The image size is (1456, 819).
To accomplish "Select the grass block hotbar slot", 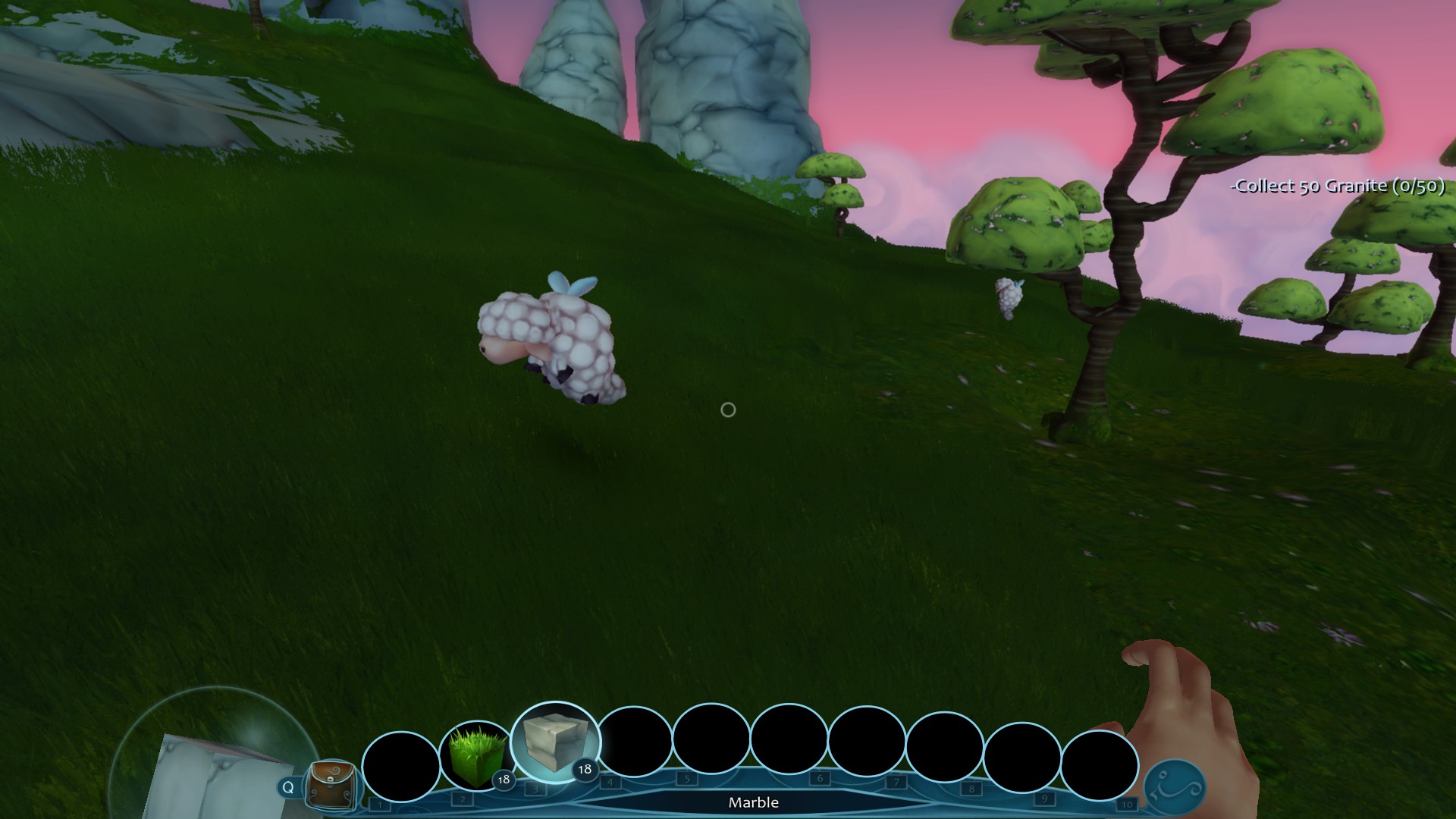I will (478, 757).
